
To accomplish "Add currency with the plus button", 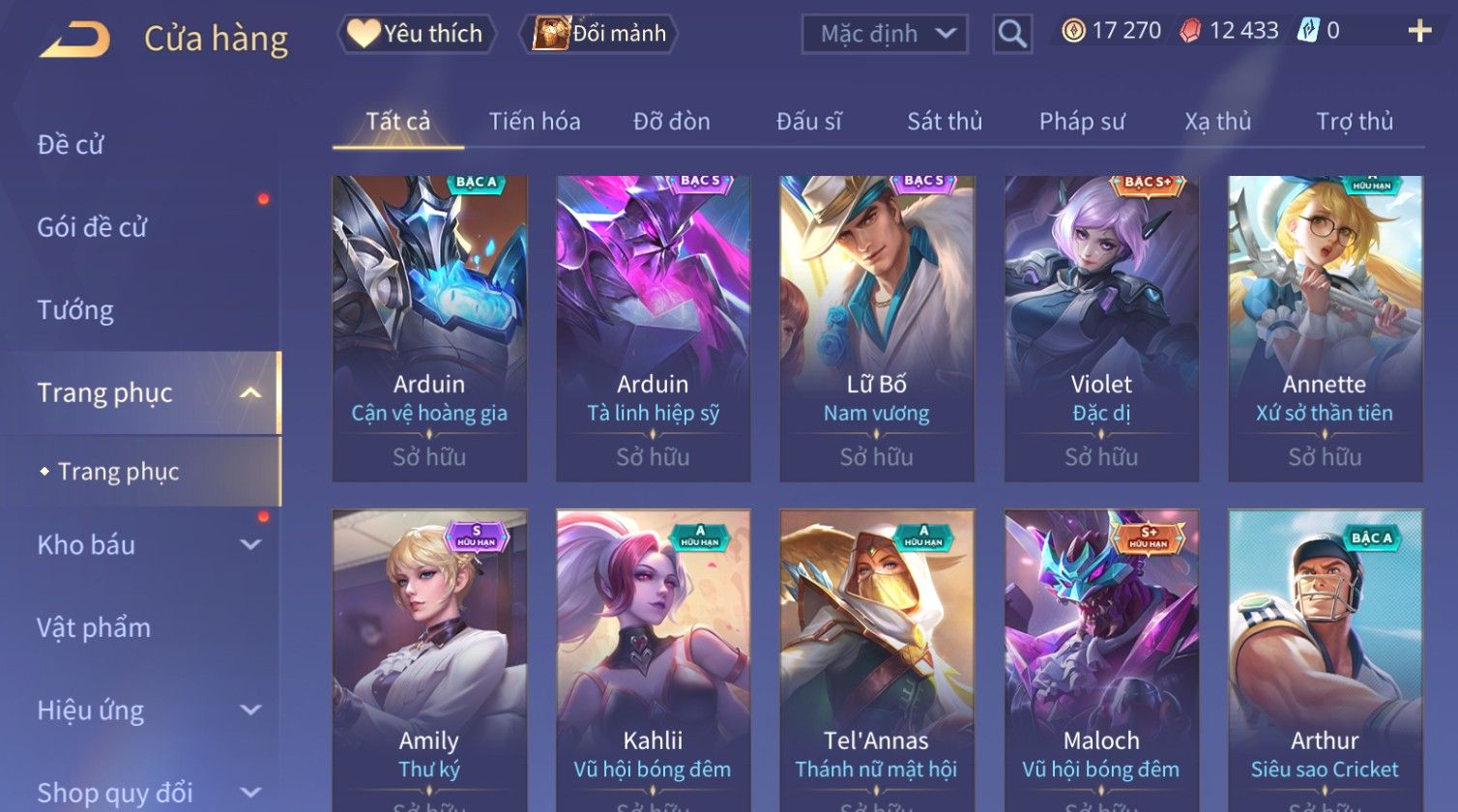I will (1419, 32).
